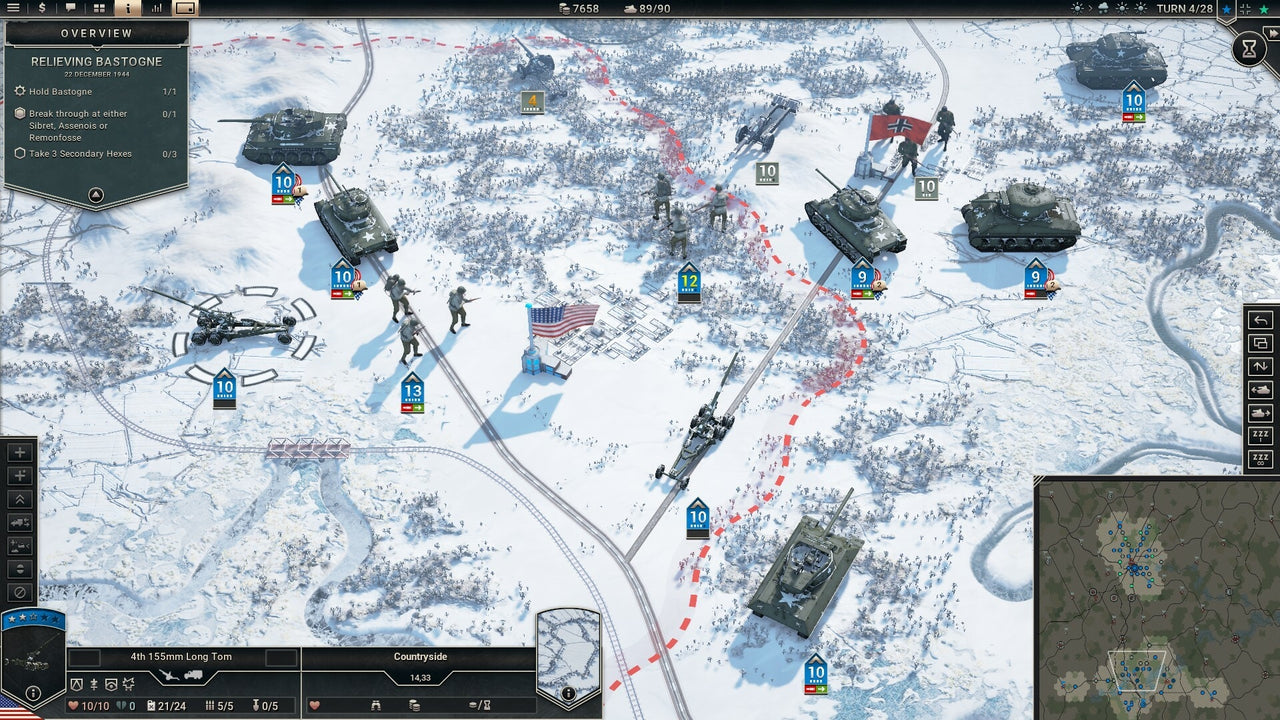The height and width of the screenshot is (720, 1280).
Task: Click the info button for the 4th 155mm Long Tom
Action: (x=33, y=692)
